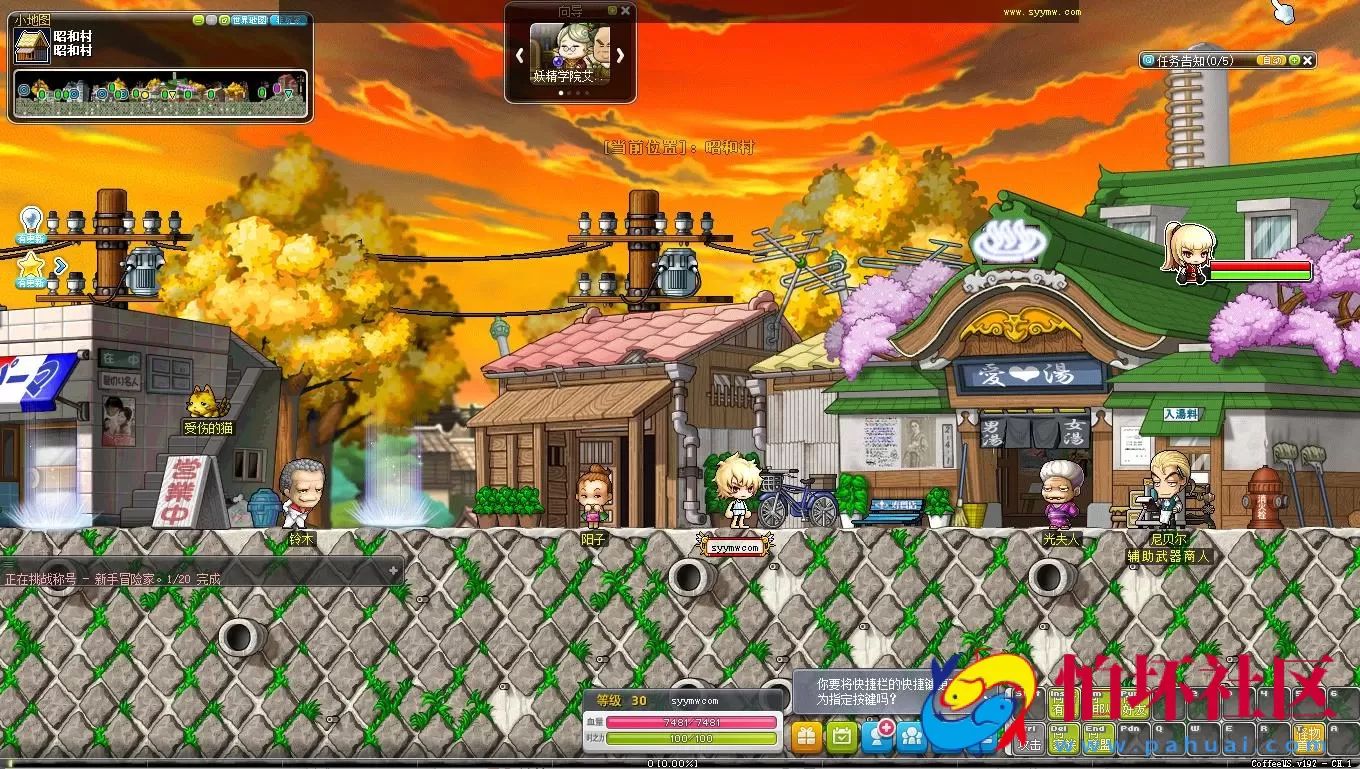The image size is (1360, 769).
Task: Minimize the minimap with the green minus
Action: (x=199, y=20)
